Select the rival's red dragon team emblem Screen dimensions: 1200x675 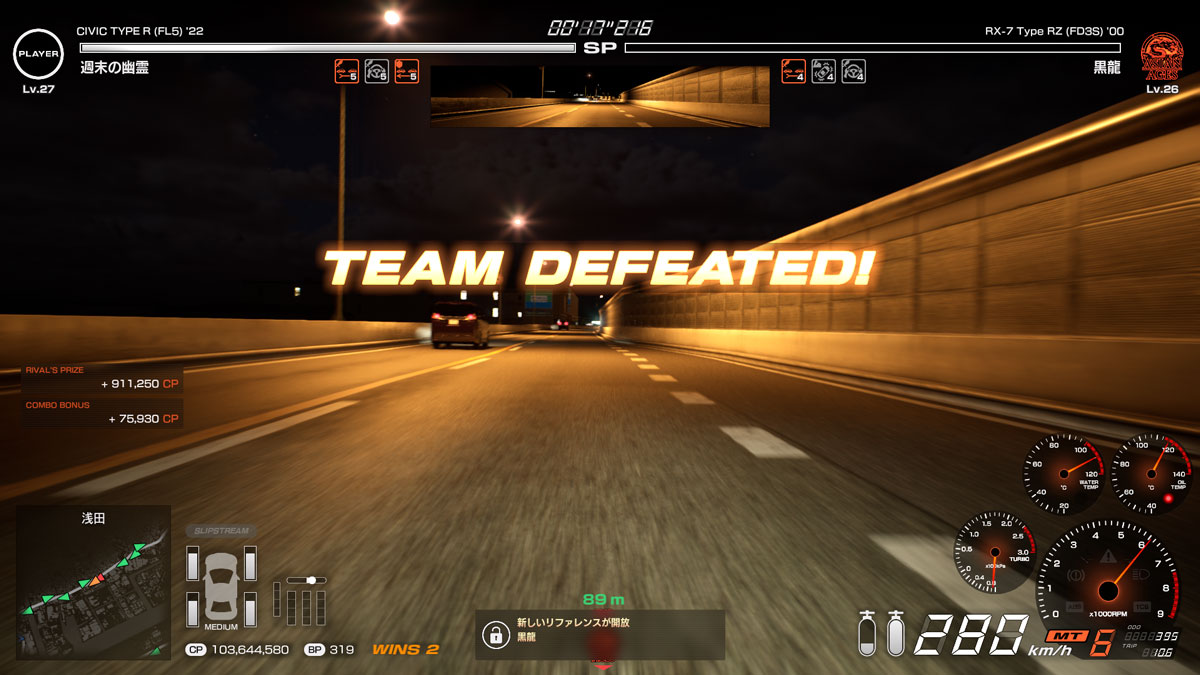1162,56
